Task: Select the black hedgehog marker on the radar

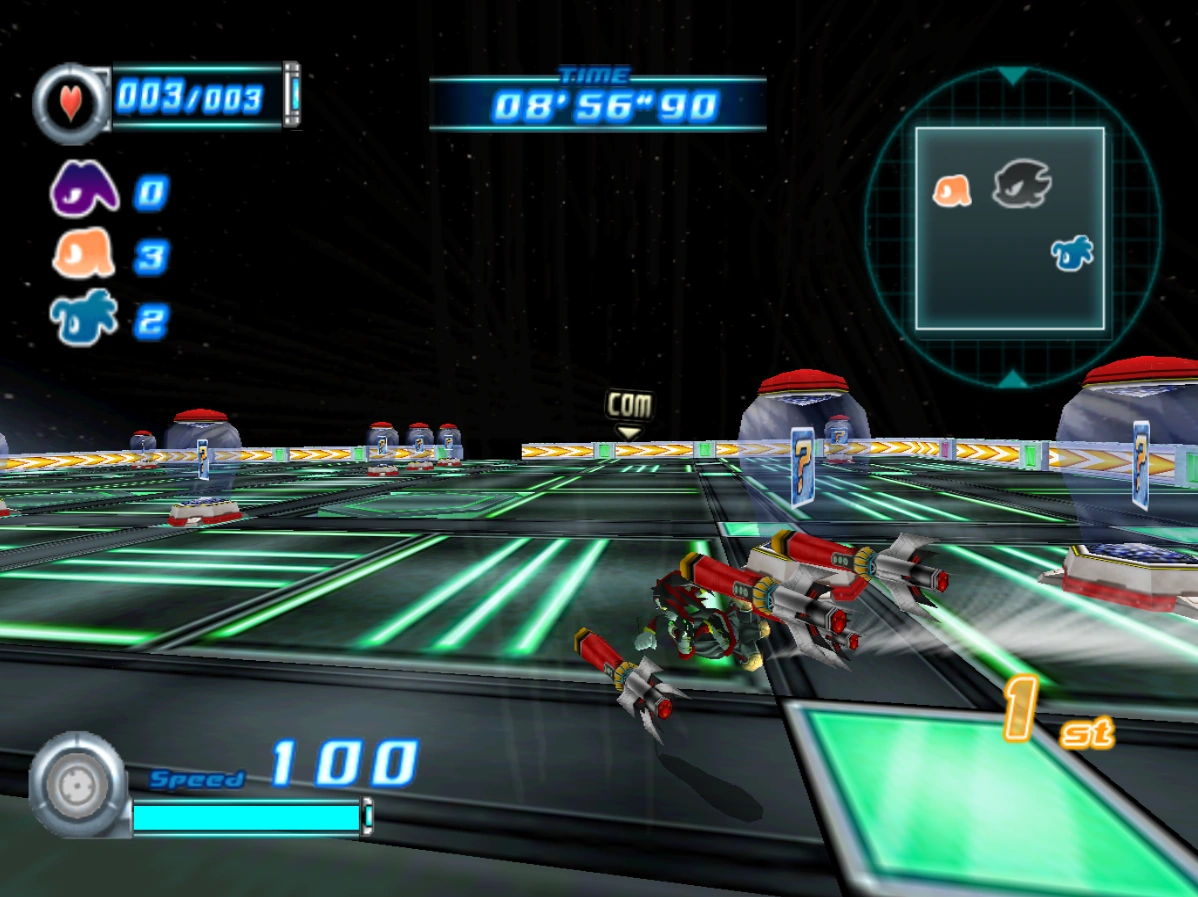Action: [1022, 187]
